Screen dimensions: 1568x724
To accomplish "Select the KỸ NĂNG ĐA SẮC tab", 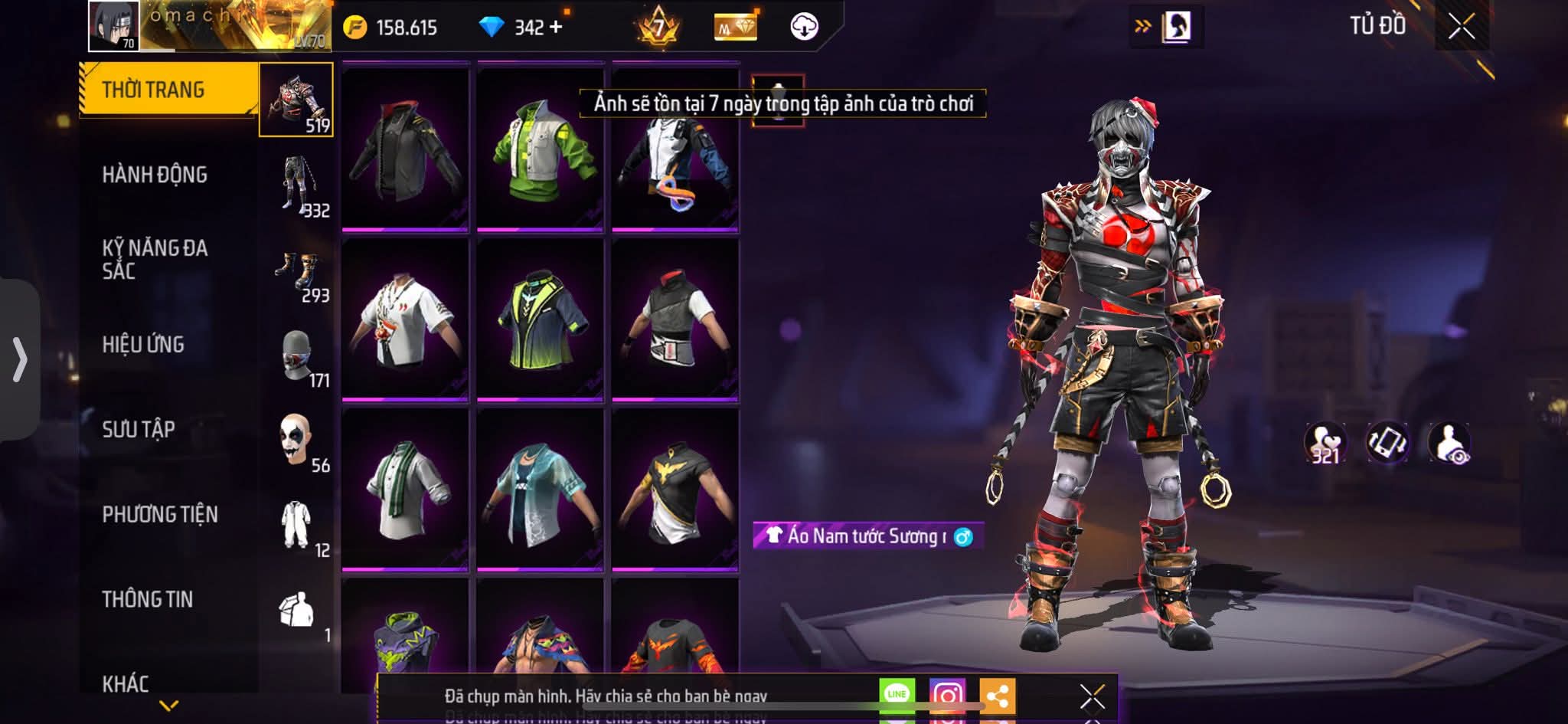I will pos(155,259).
